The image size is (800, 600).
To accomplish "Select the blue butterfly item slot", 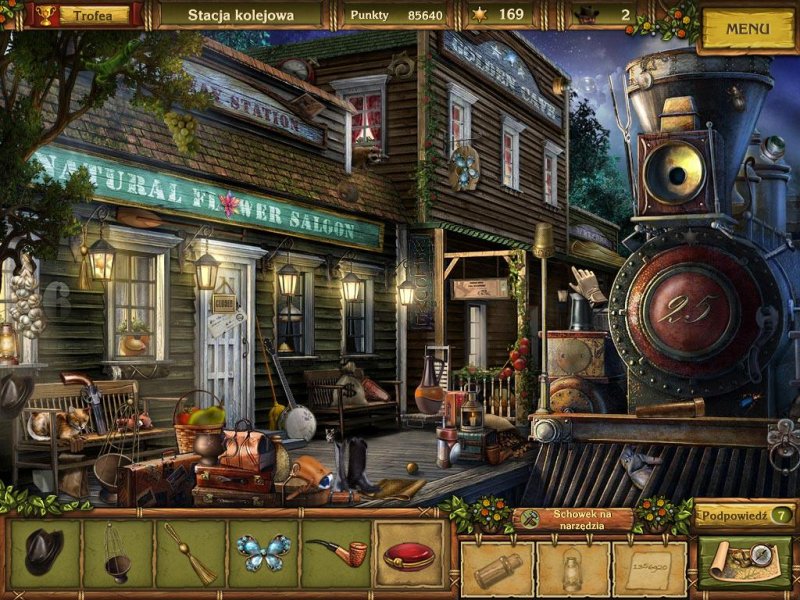I will click(x=264, y=553).
